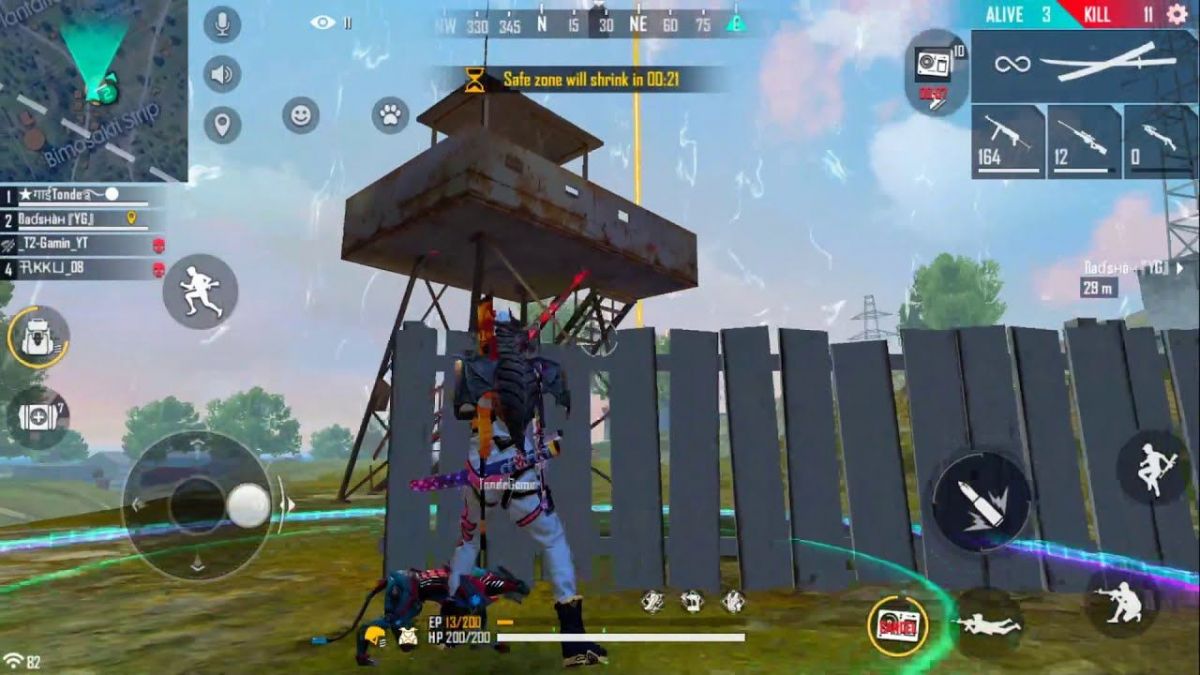Viewport: 1200px width, 675px height.
Task: Open the backpack inventory
Action: point(38,337)
